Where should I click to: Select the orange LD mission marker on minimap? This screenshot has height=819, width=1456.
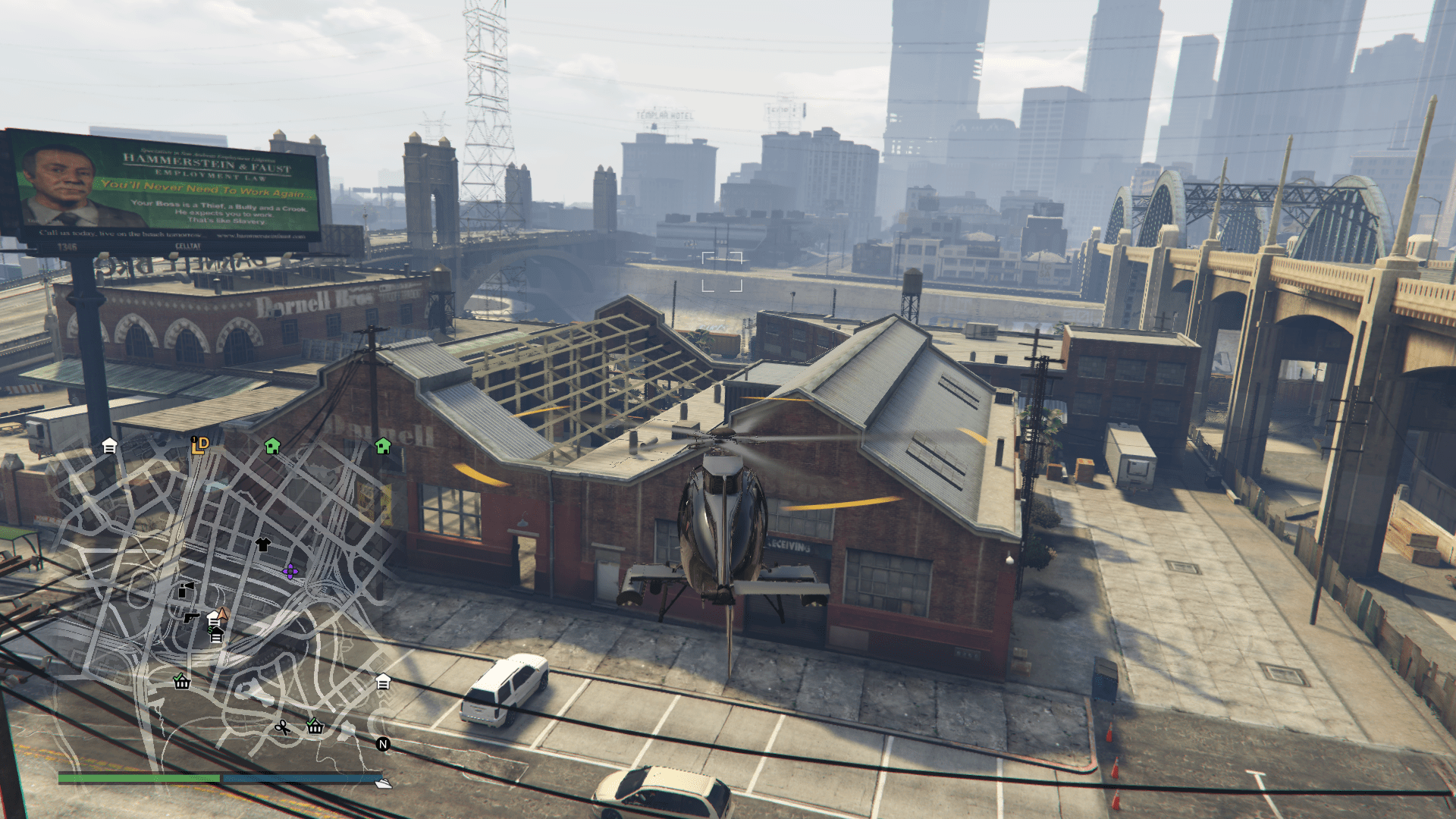pyautogui.click(x=199, y=444)
